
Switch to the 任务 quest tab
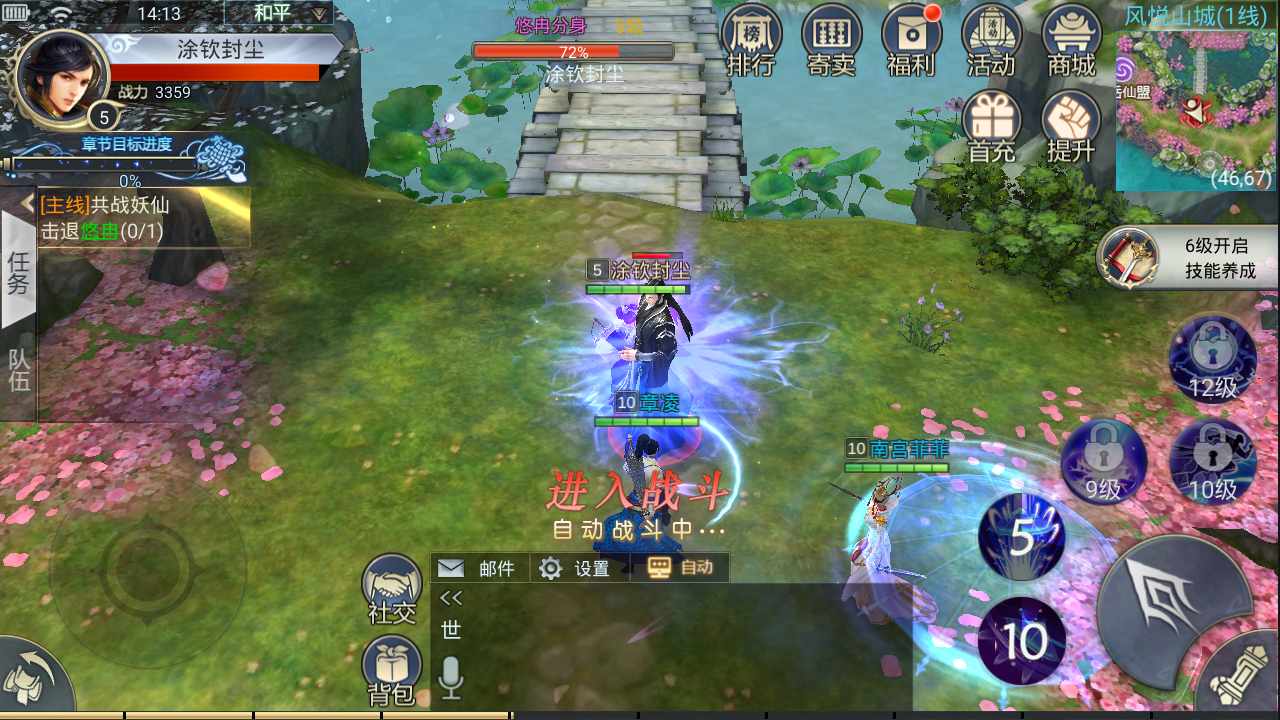coord(18,272)
